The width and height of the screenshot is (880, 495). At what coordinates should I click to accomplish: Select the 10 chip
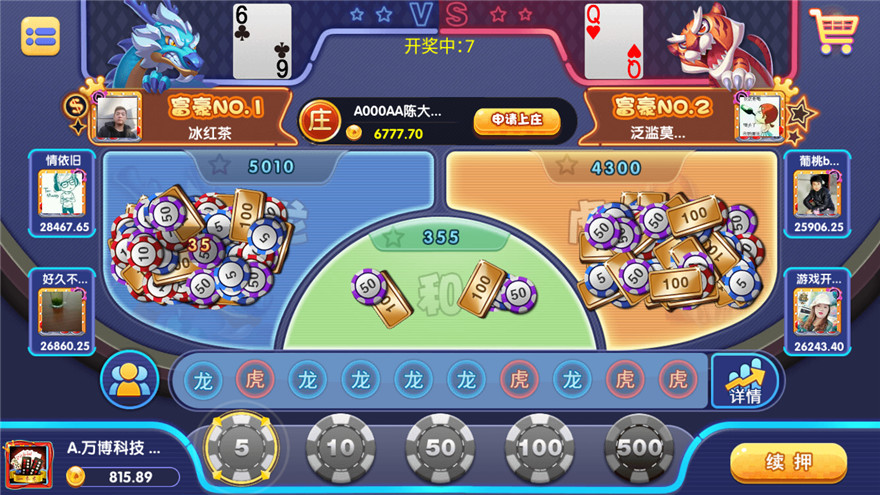point(340,447)
